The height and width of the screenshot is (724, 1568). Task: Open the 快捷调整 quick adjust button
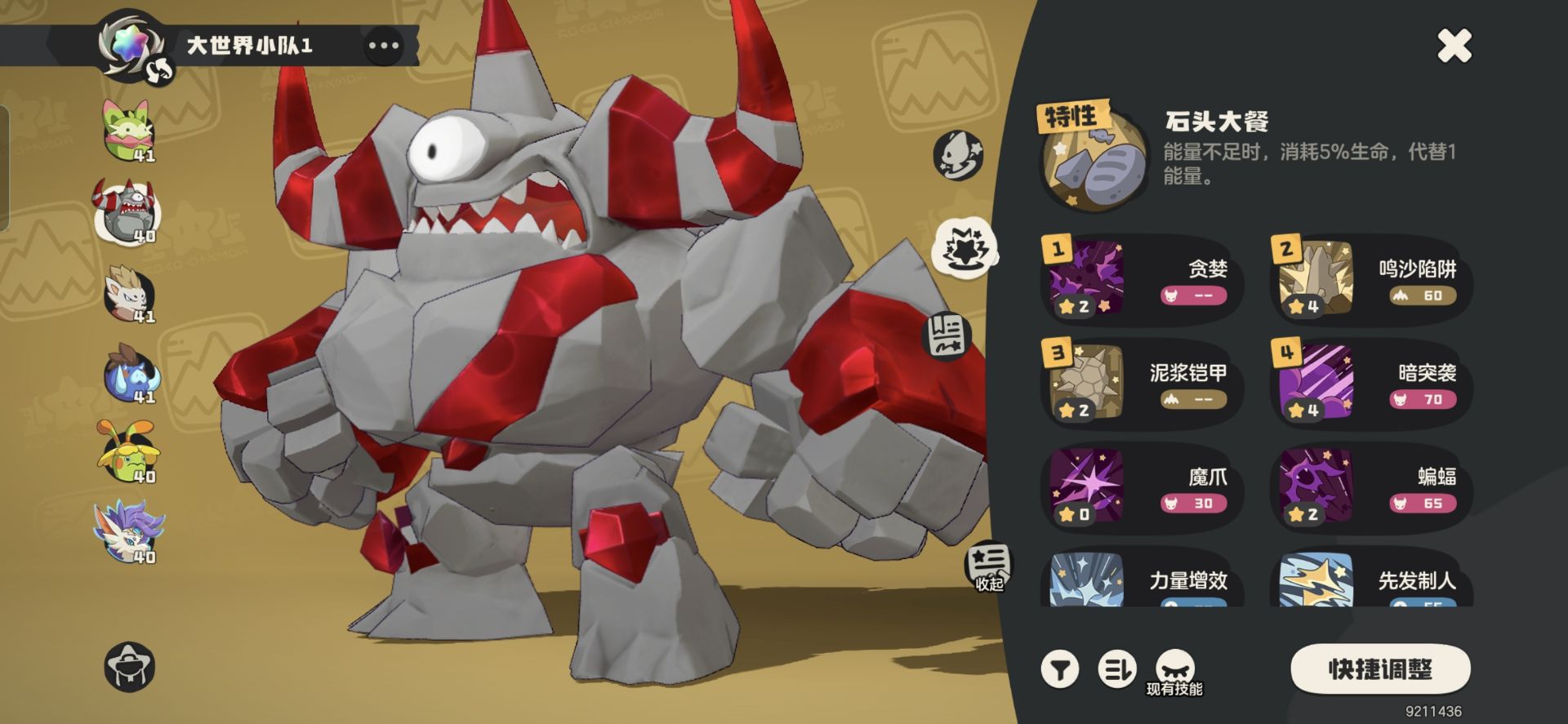click(1380, 669)
